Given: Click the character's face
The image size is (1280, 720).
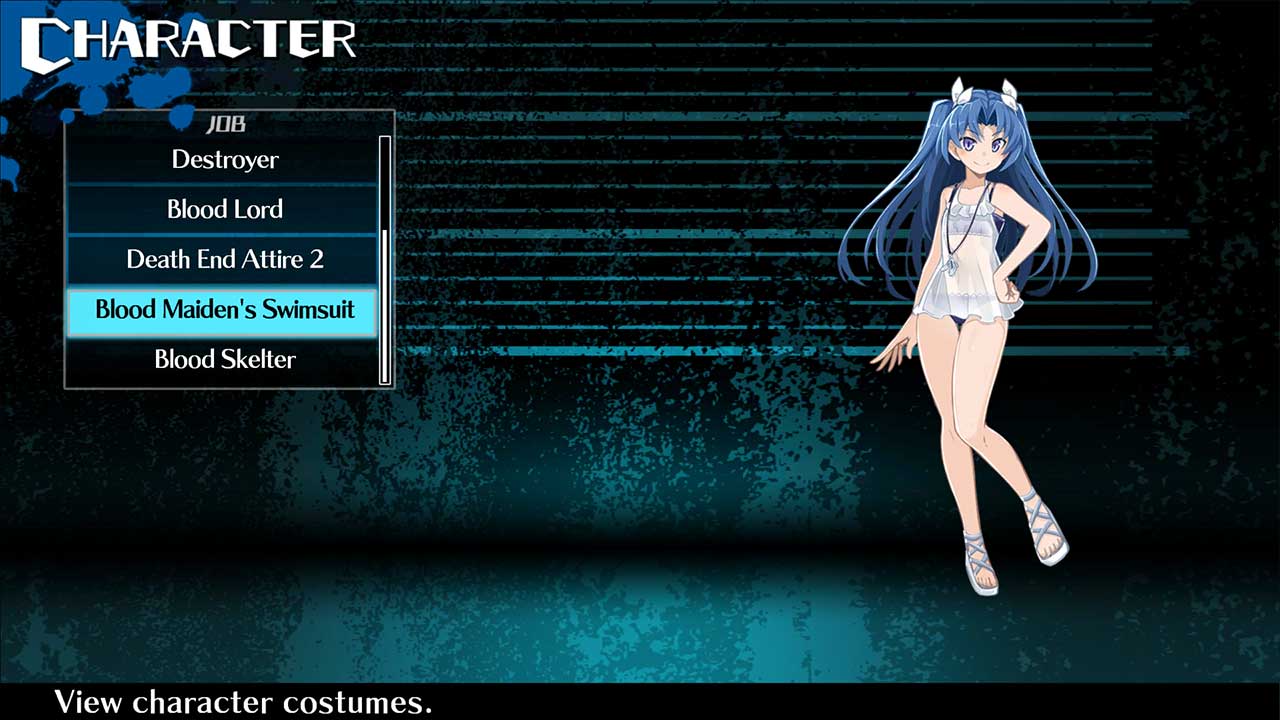Looking at the screenshot, I should [985, 145].
